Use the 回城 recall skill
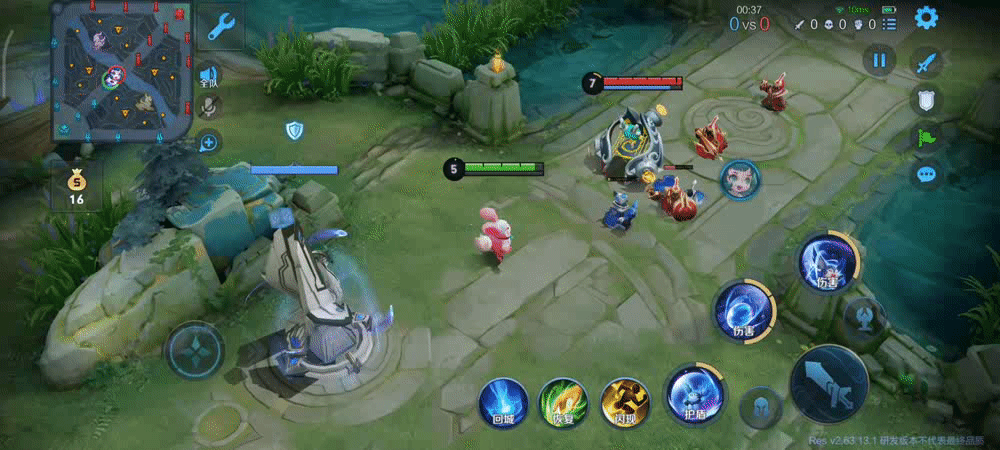The width and height of the screenshot is (1000, 450). pyautogui.click(x=502, y=403)
